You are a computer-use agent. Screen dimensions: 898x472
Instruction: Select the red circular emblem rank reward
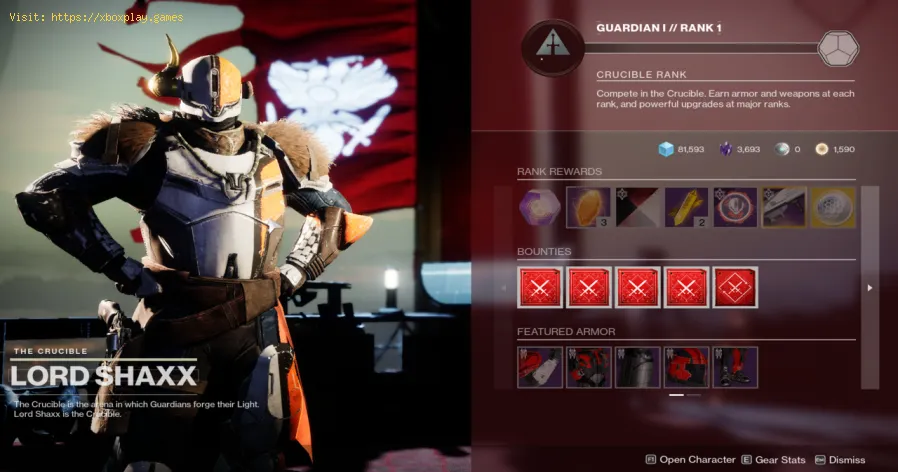[x=735, y=208]
